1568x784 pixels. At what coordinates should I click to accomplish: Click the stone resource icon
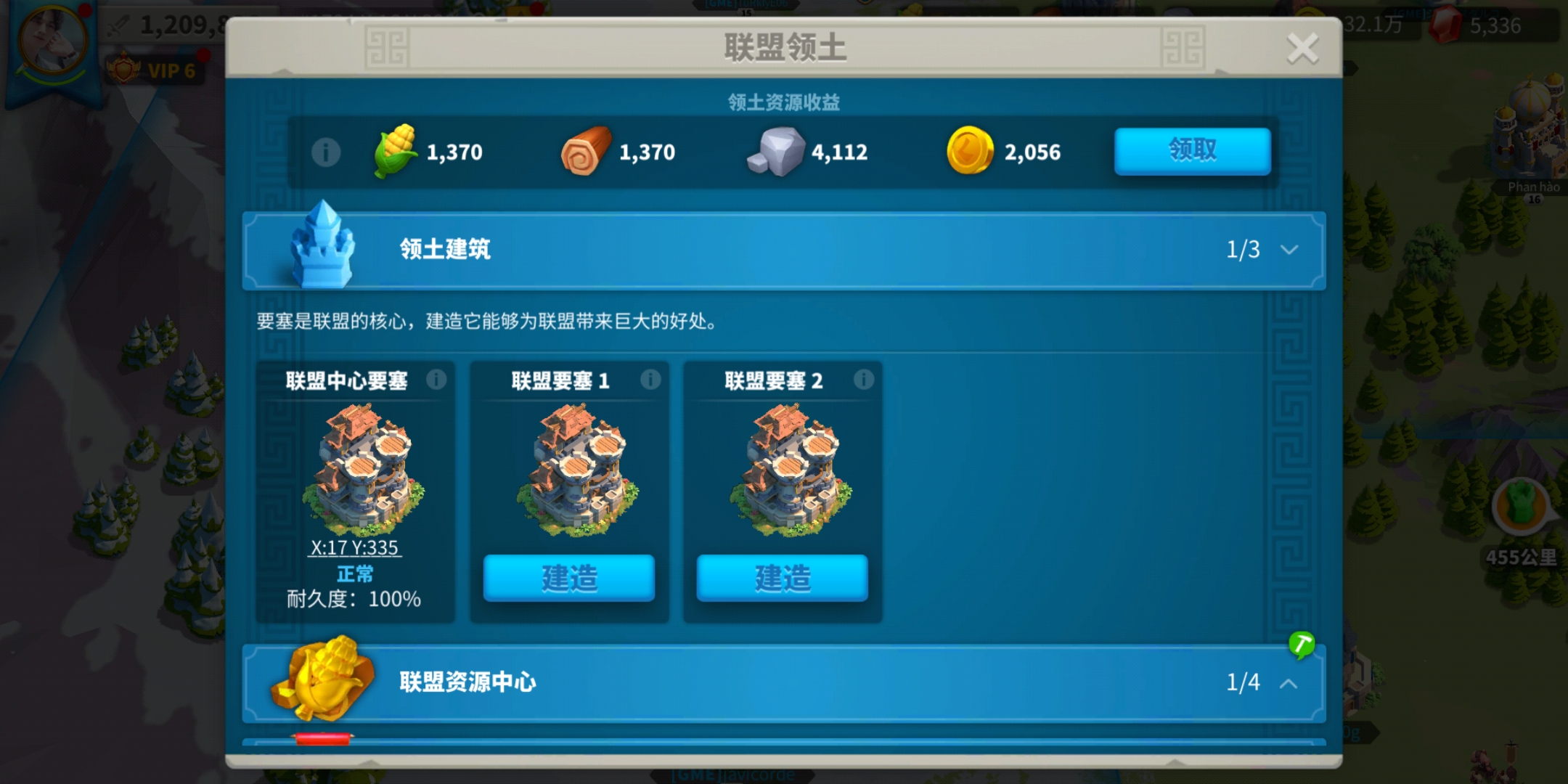pyautogui.click(x=778, y=152)
